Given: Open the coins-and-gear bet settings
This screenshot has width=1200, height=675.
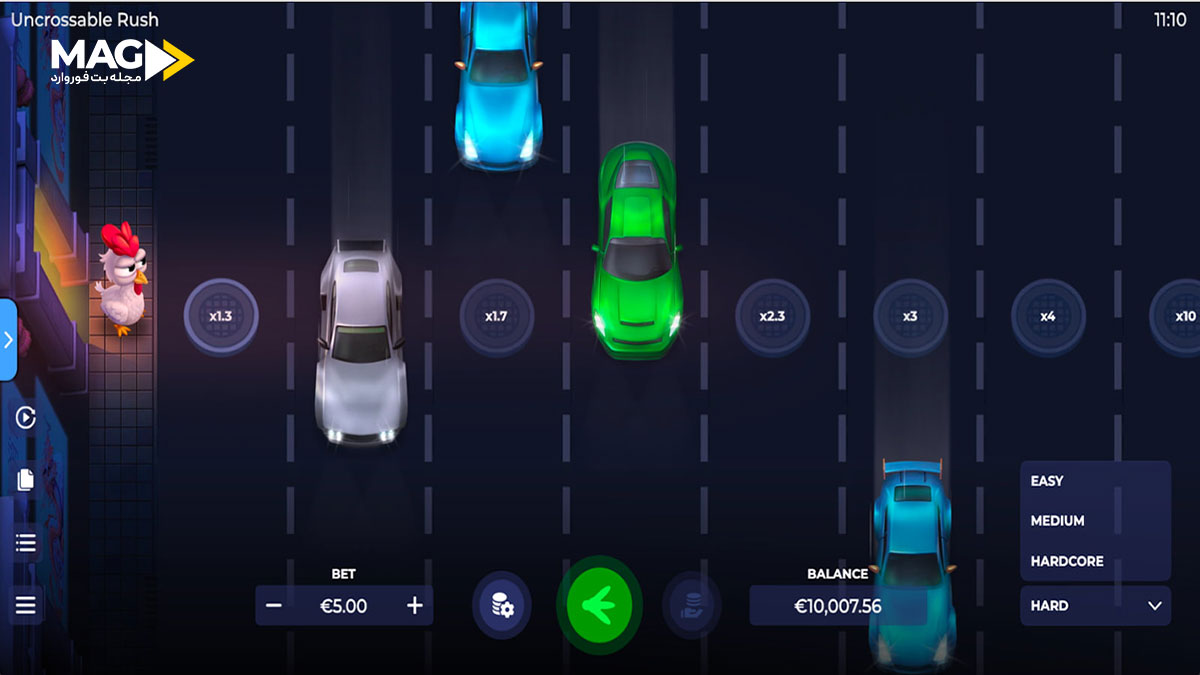Looking at the screenshot, I should click(501, 605).
